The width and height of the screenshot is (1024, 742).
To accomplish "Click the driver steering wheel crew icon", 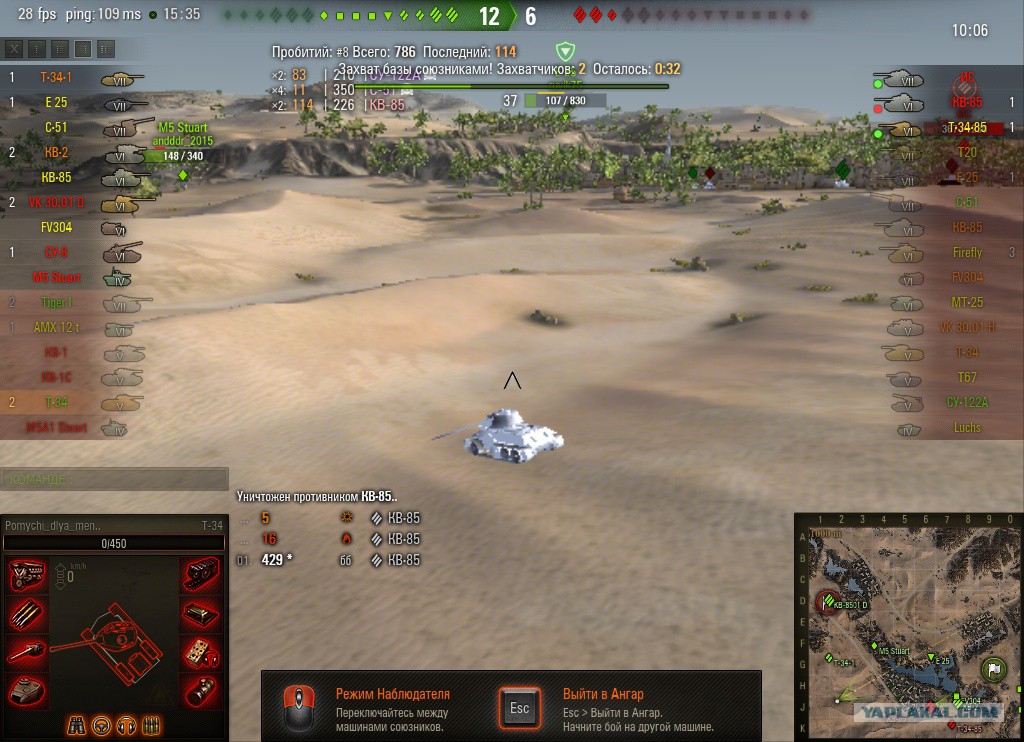I will pyautogui.click(x=102, y=724).
